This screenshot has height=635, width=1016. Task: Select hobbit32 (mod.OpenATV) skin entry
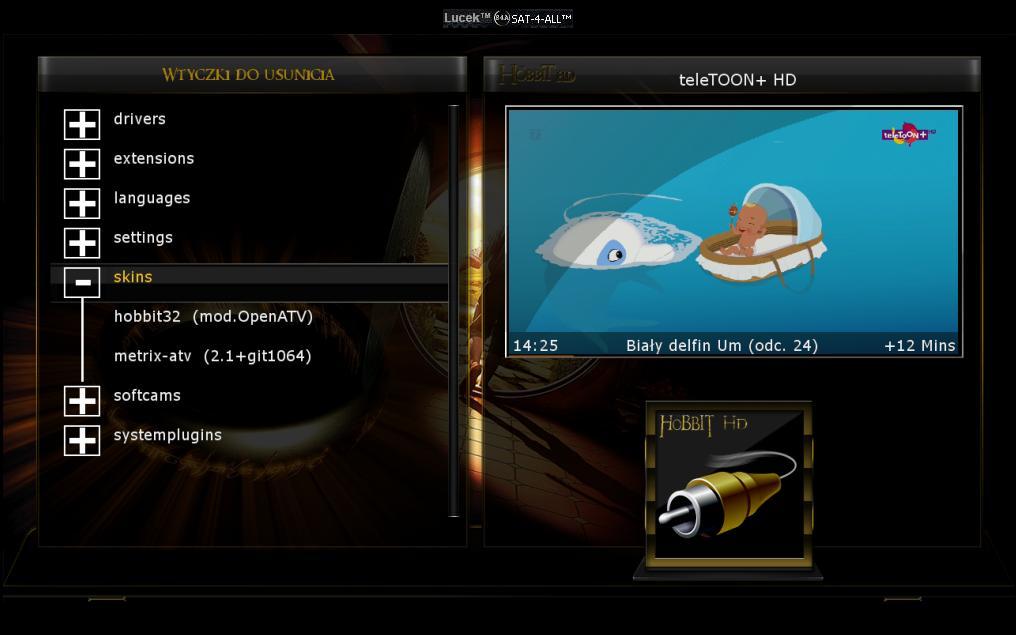coord(213,317)
